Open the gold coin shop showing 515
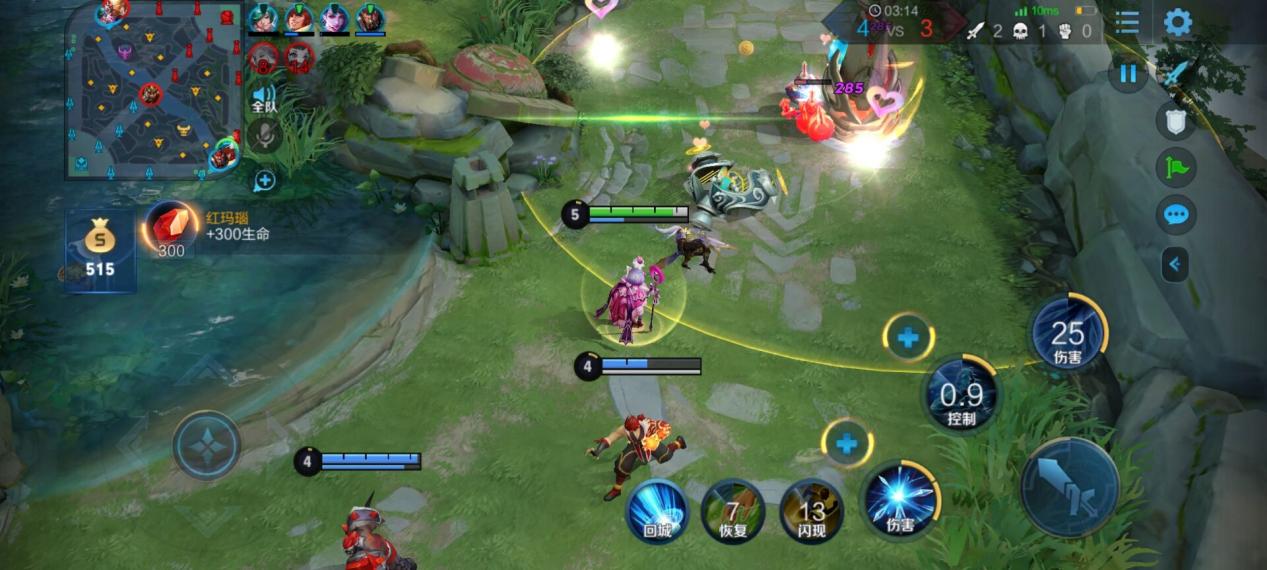This screenshot has width=1267, height=570. coord(100,250)
